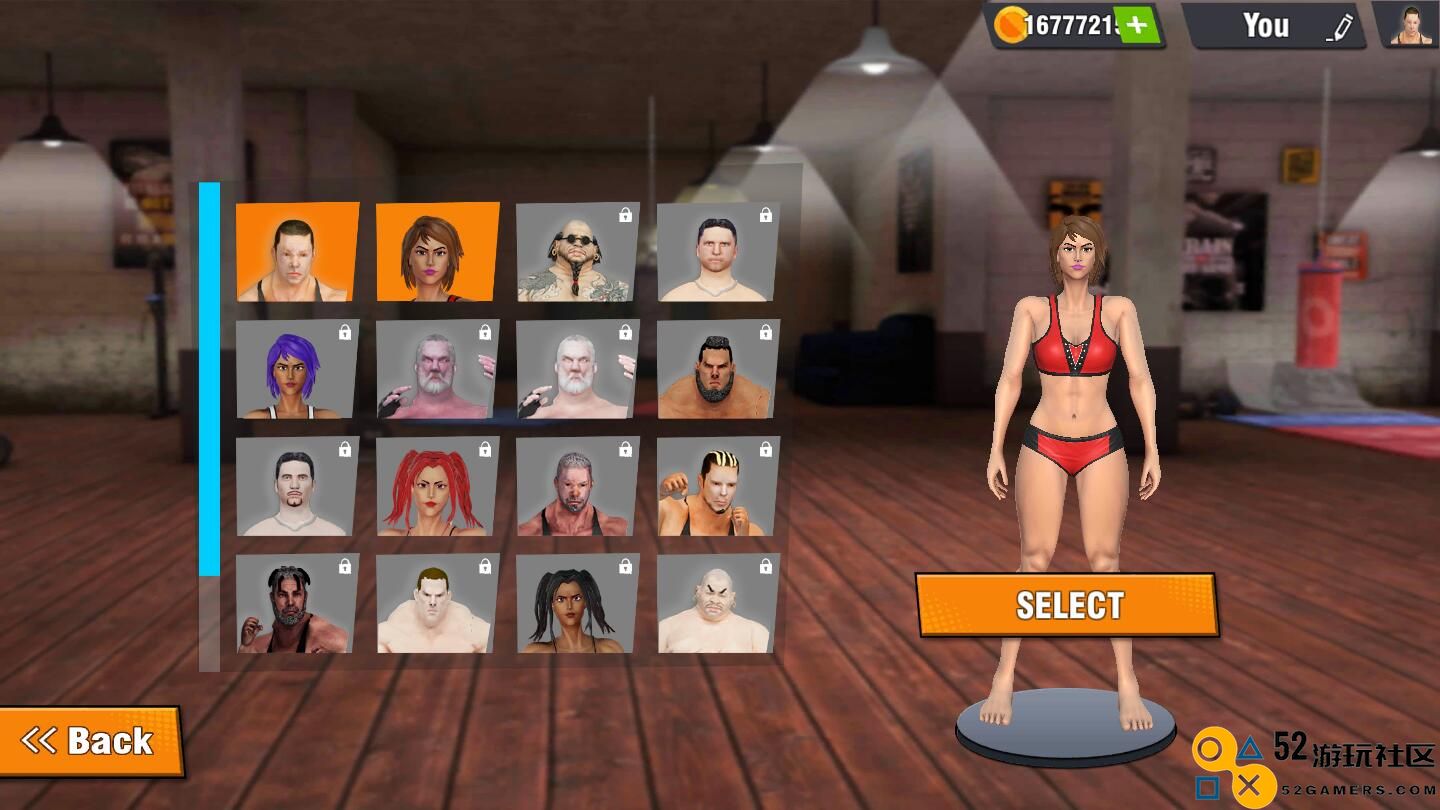
Task: Select the locked woman with red pigtails
Action: click(x=437, y=486)
